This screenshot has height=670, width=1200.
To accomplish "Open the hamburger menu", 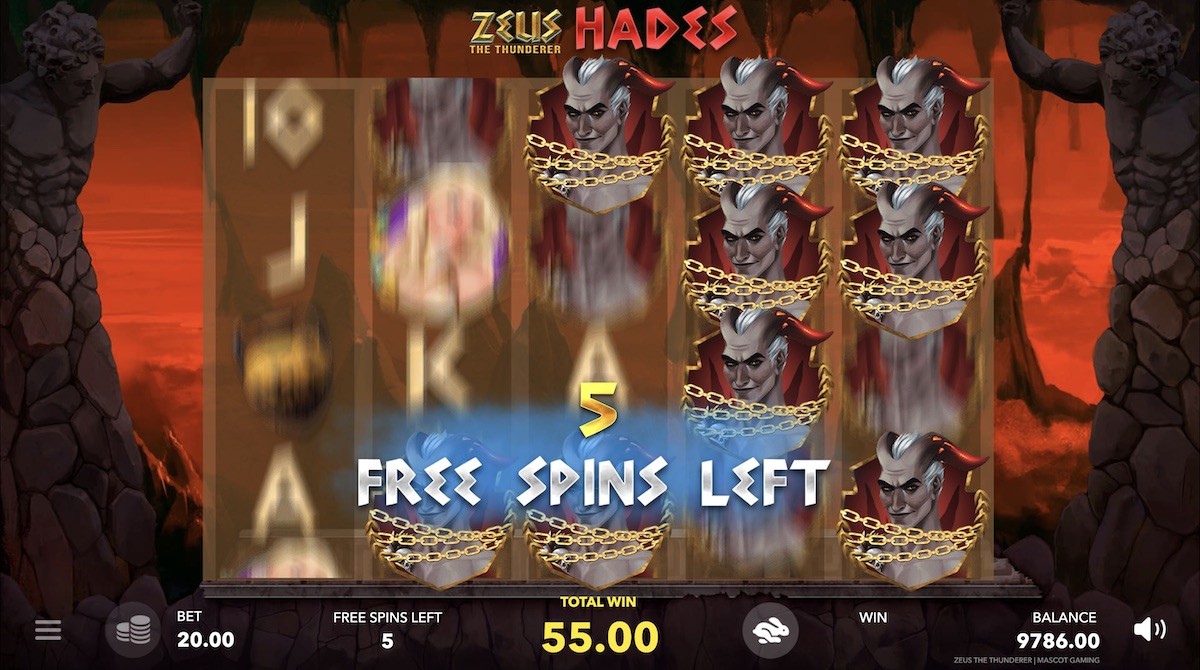I will point(48,630).
